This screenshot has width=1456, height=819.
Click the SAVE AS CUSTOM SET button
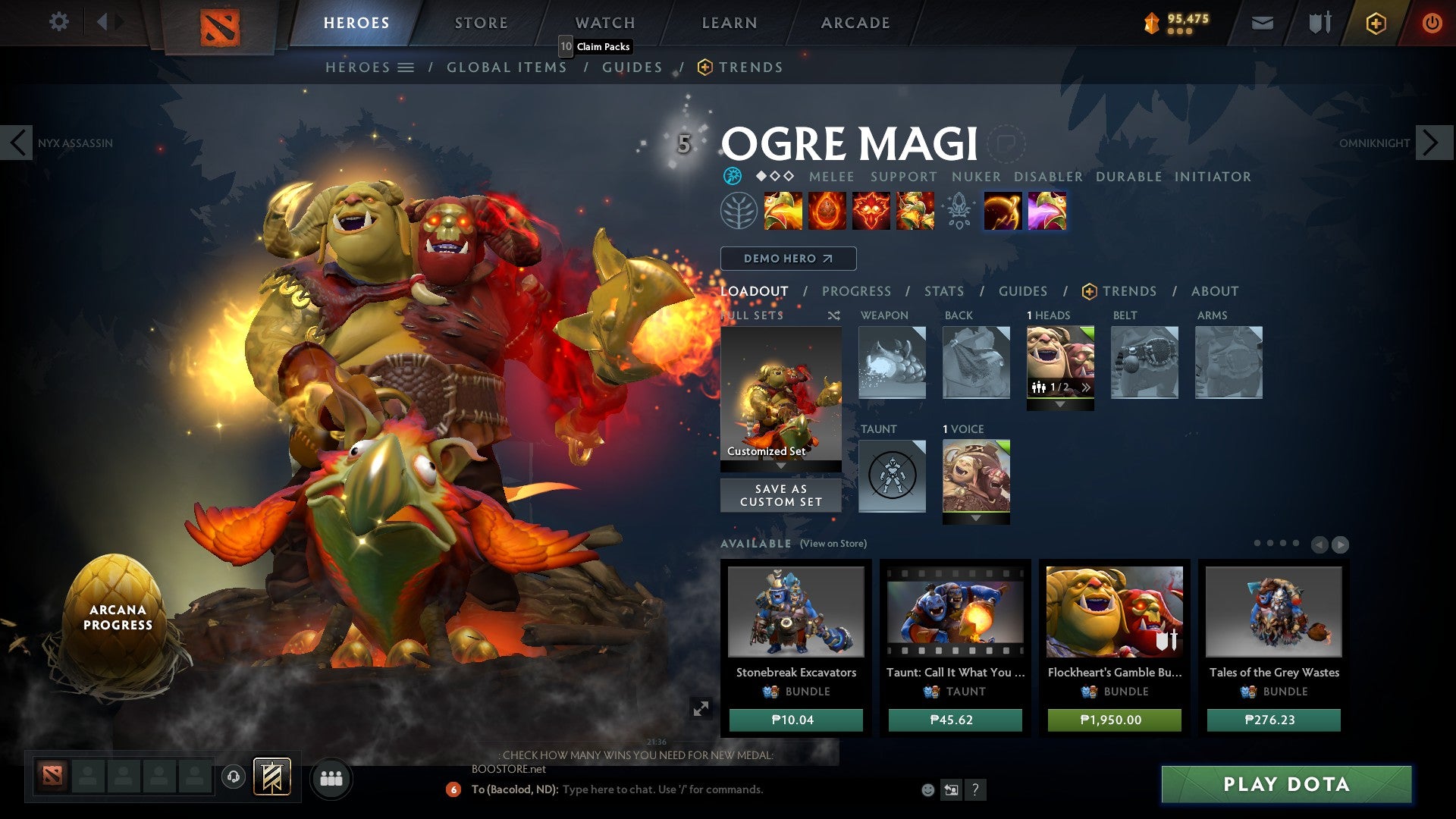[x=780, y=494]
